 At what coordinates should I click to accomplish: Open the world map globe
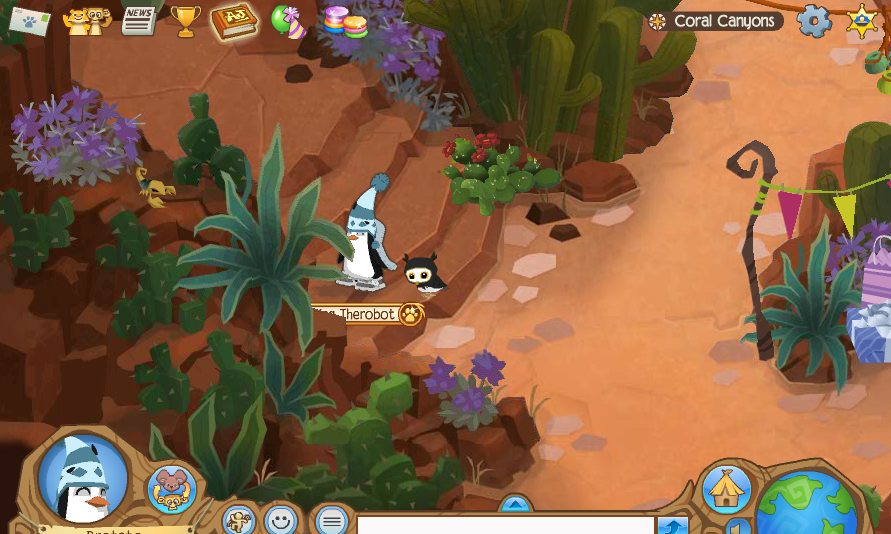coord(806,505)
